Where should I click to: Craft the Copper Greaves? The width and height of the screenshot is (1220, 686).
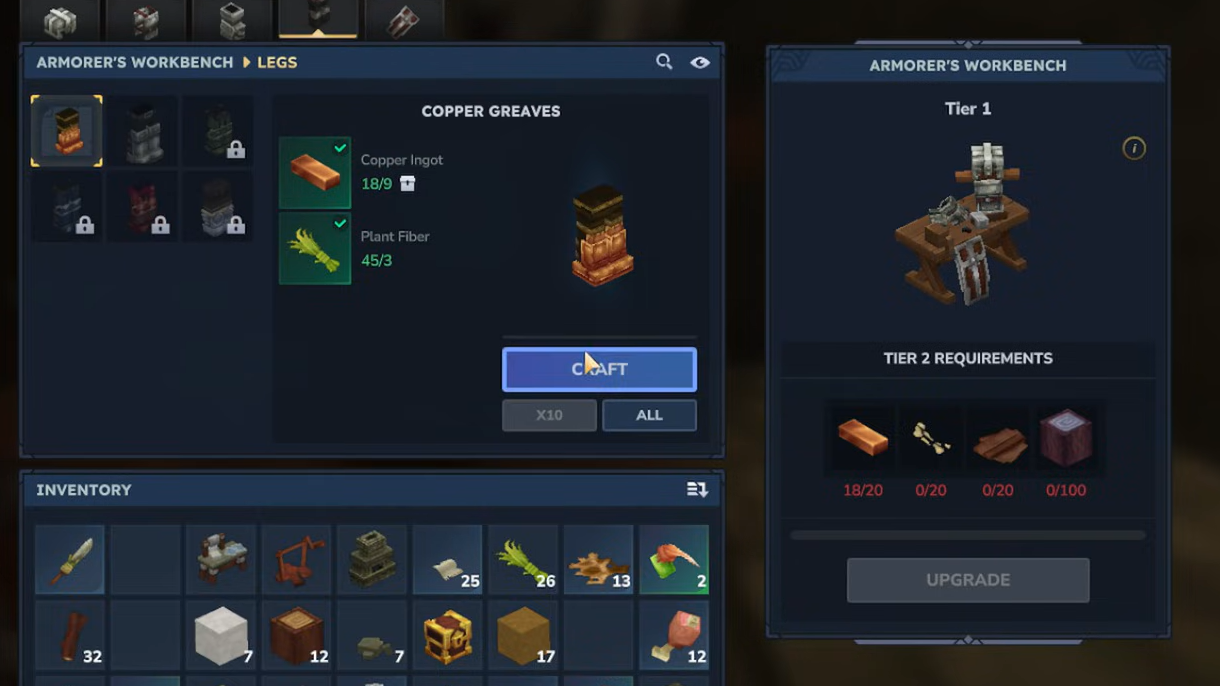tap(599, 369)
